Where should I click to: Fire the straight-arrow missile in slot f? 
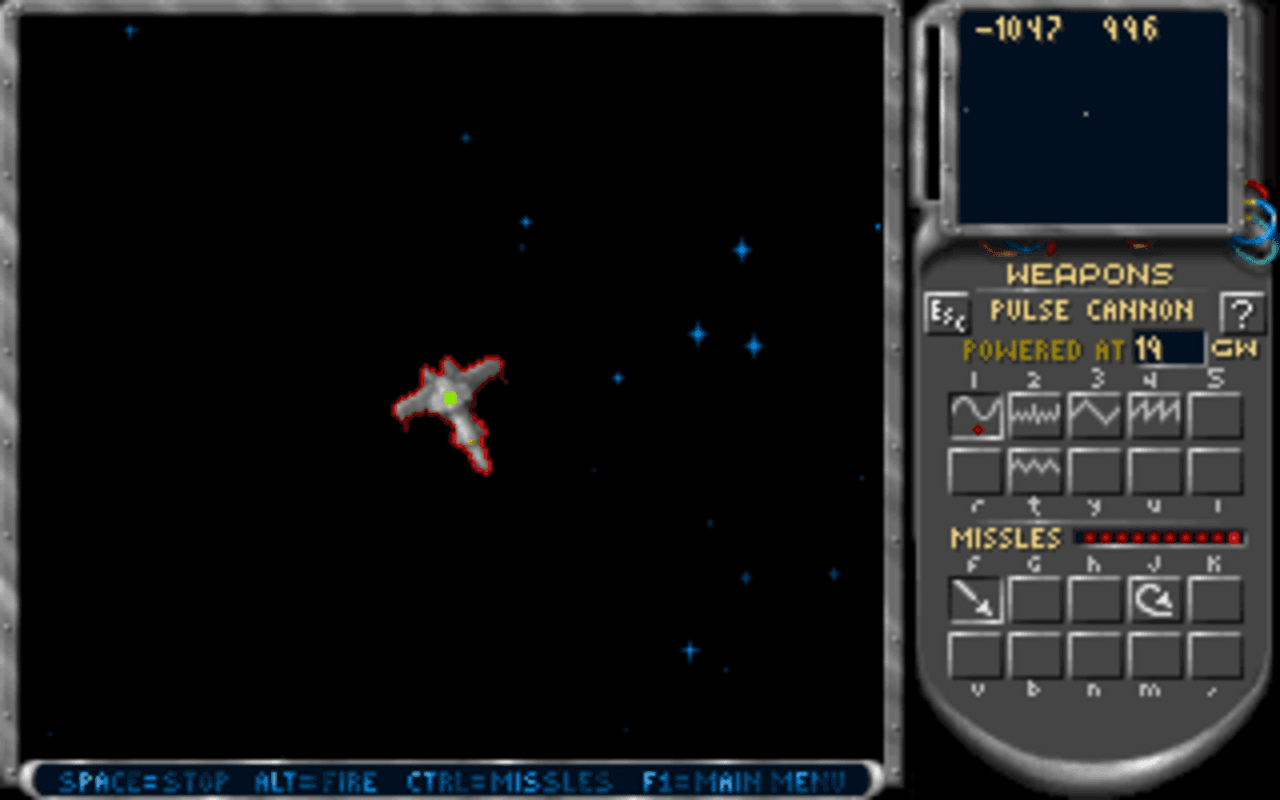click(974, 600)
